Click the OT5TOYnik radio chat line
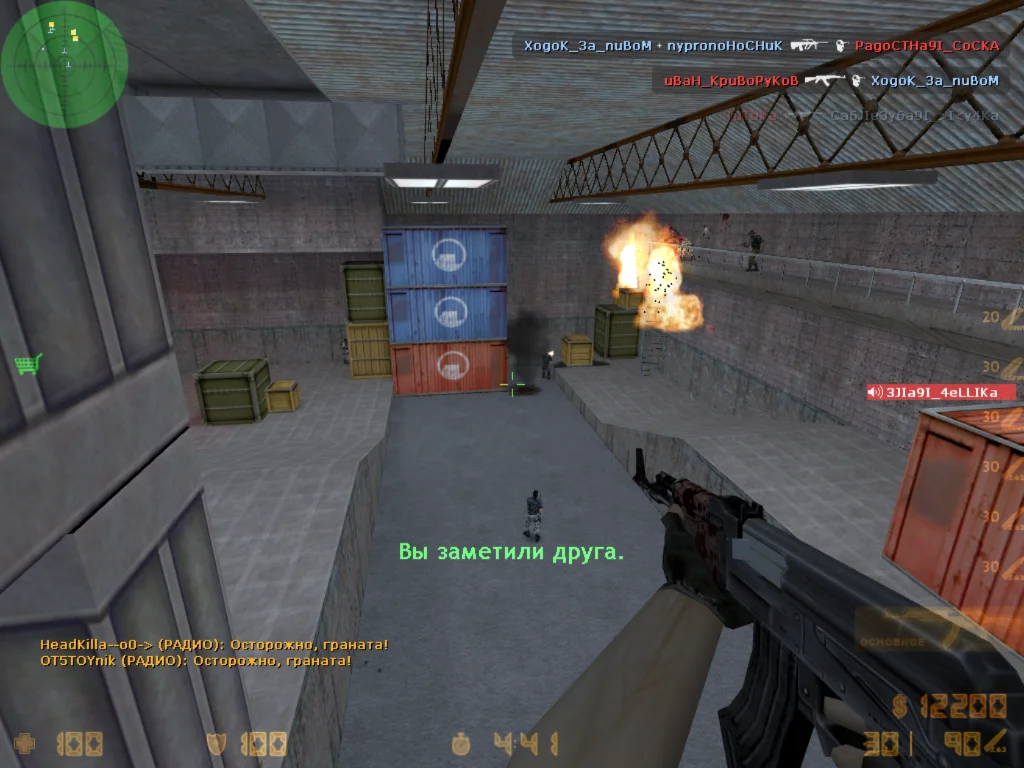Screen dimensions: 1024x768 coord(195,661)
